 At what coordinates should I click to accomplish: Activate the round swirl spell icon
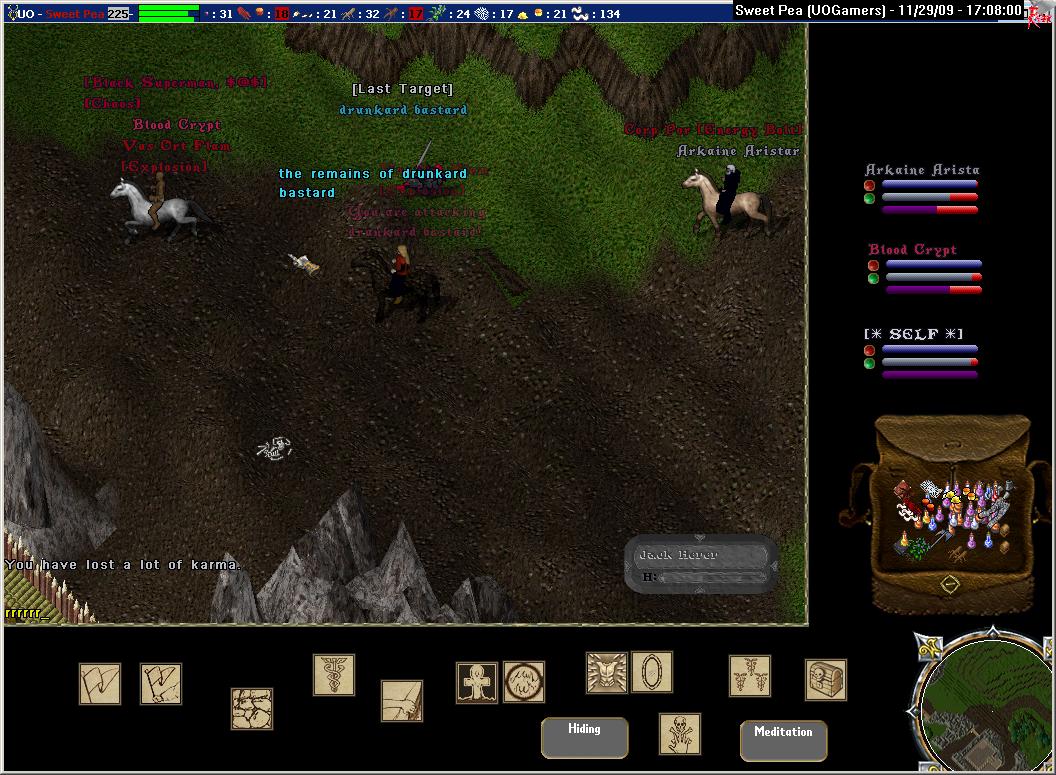(524, 682)
